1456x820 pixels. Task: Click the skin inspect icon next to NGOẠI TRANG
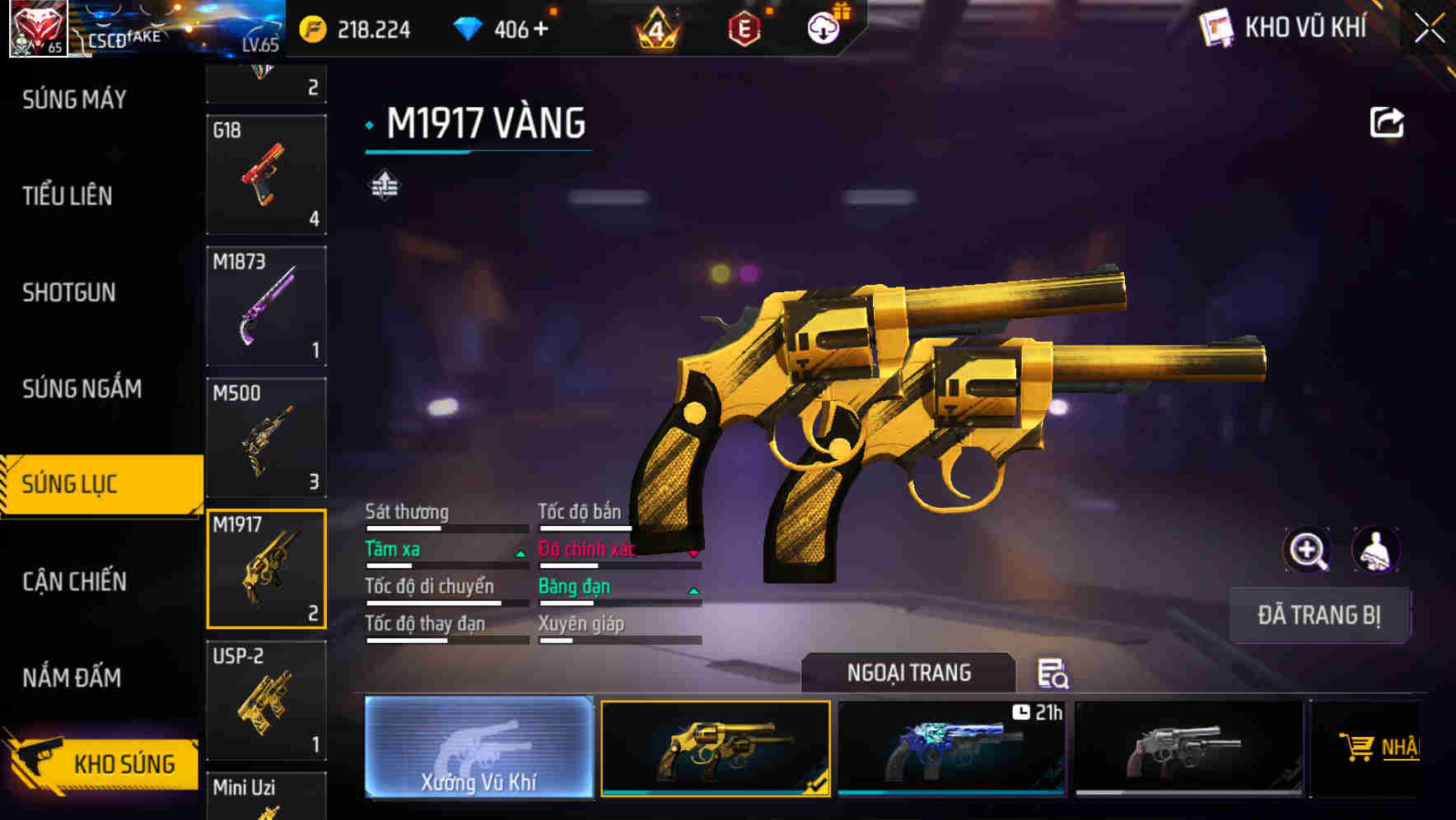[x=1053, y=673]
